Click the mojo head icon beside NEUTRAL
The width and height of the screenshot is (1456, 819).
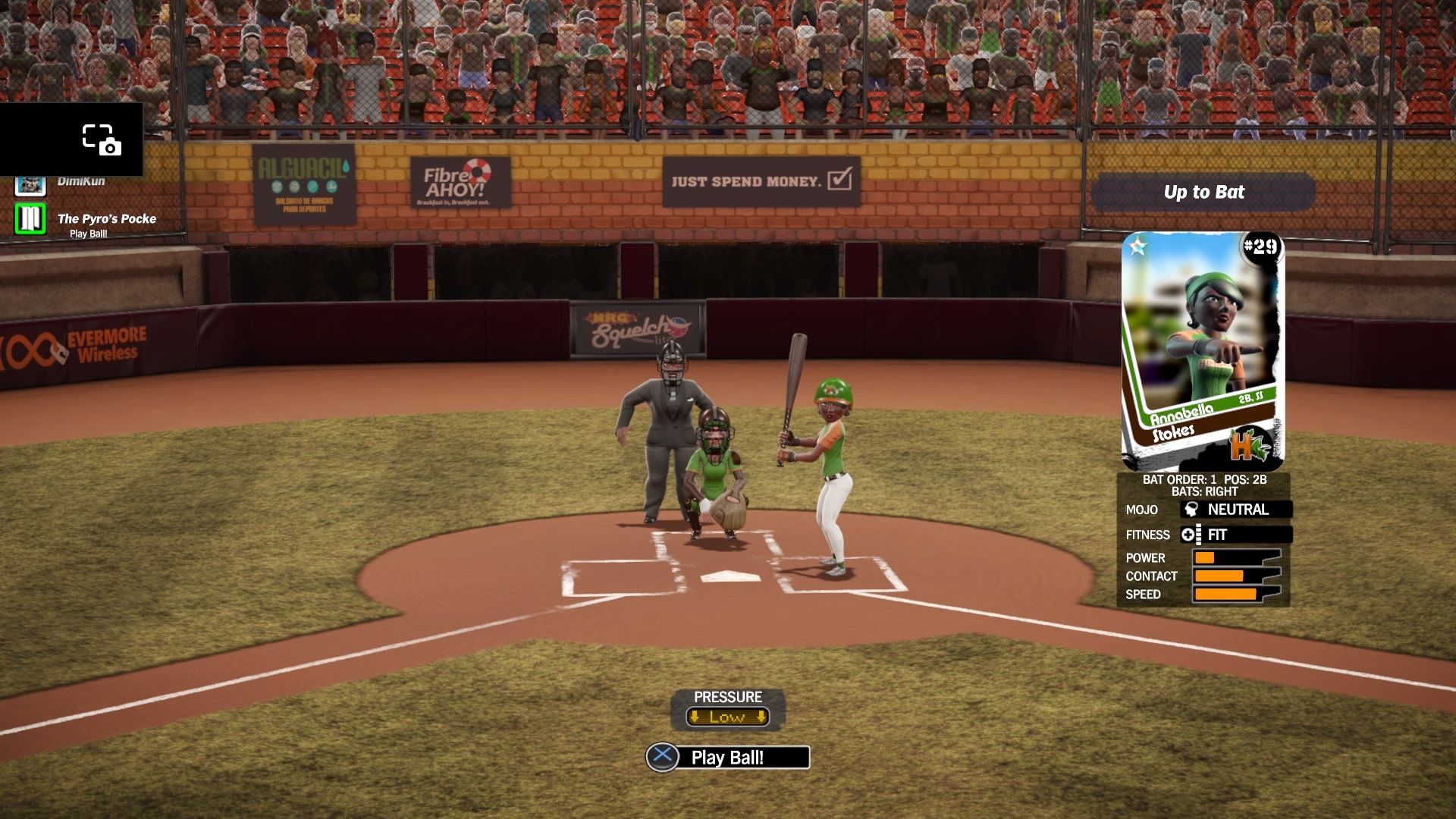coord(1191,510)
